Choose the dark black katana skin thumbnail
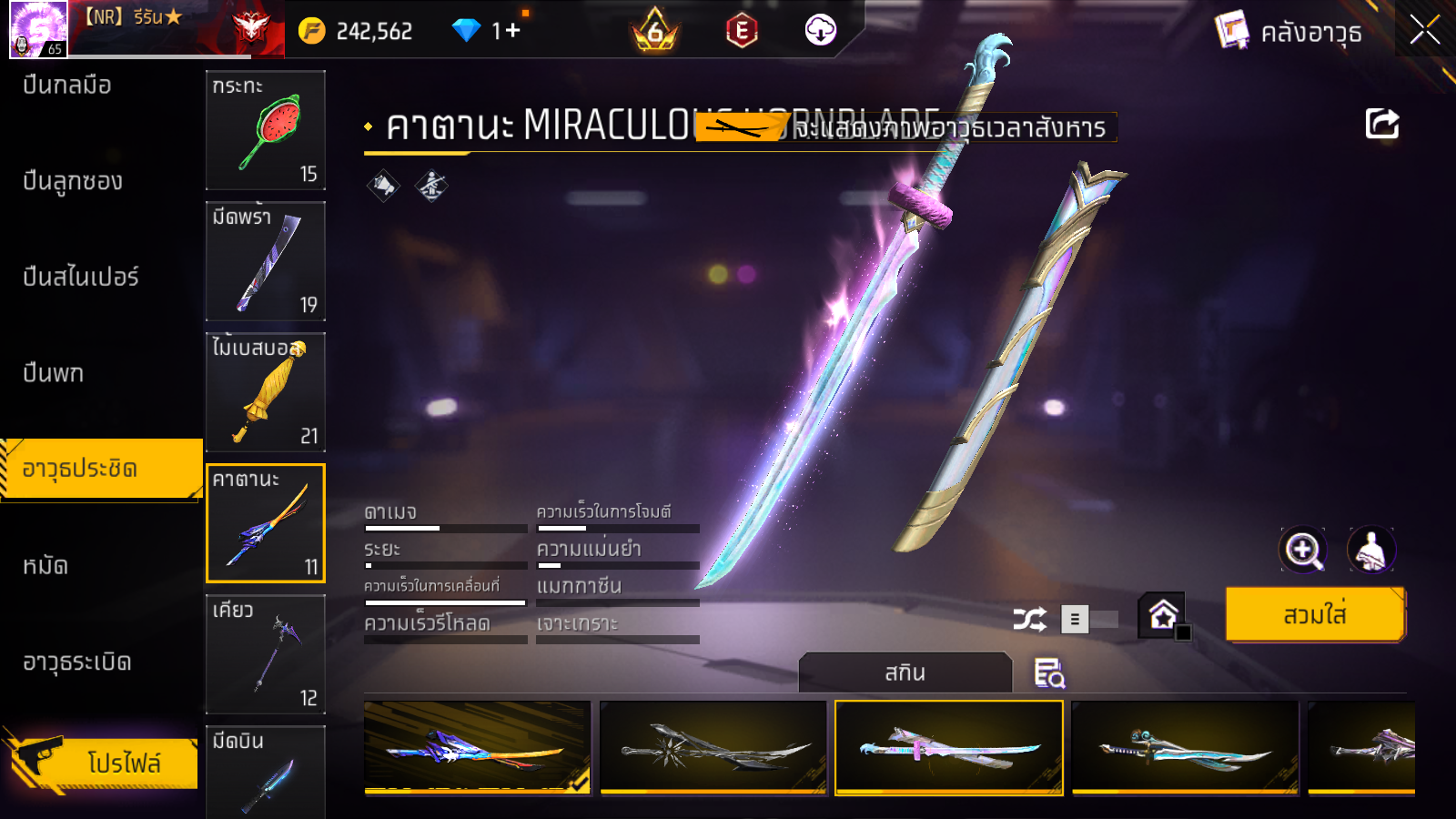Screen dimensions: 1456x819 point(713,748)
